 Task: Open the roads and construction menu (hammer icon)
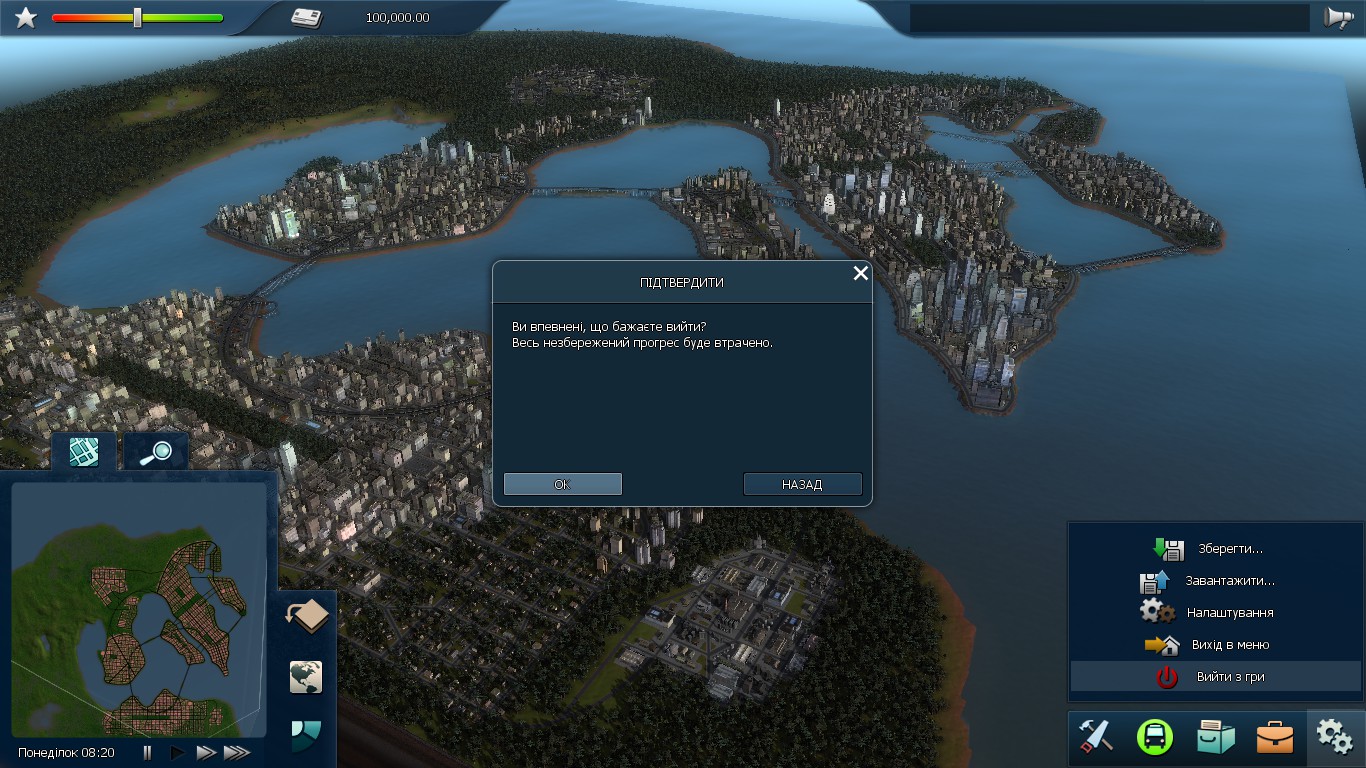(x=1094, y=737)
